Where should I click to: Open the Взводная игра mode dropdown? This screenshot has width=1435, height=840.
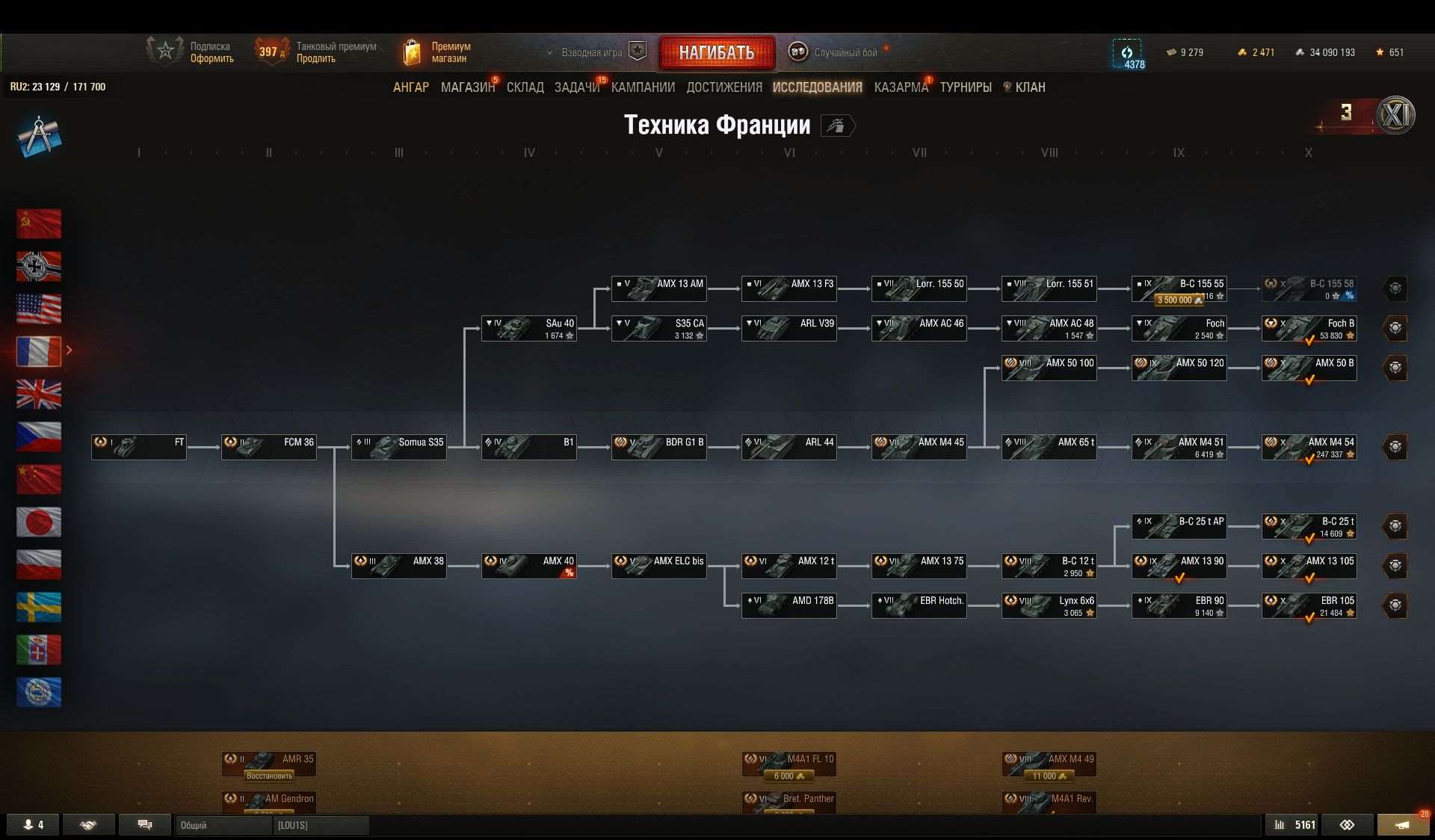(593, 52)
